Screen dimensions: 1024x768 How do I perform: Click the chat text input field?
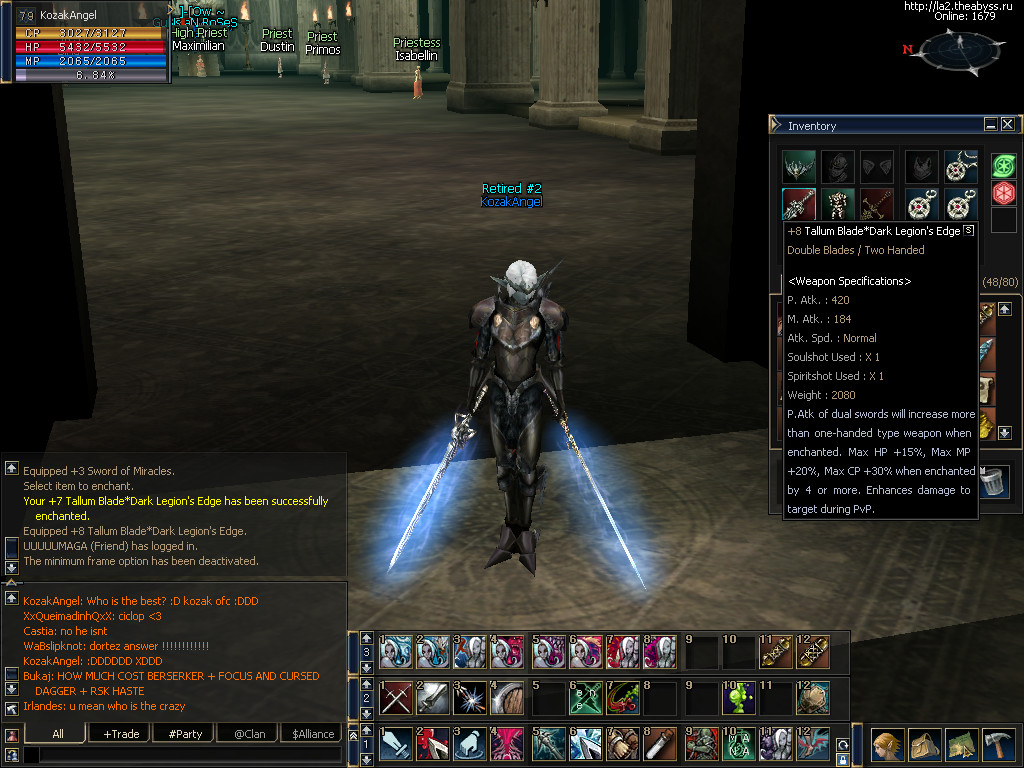coord(185,756)
